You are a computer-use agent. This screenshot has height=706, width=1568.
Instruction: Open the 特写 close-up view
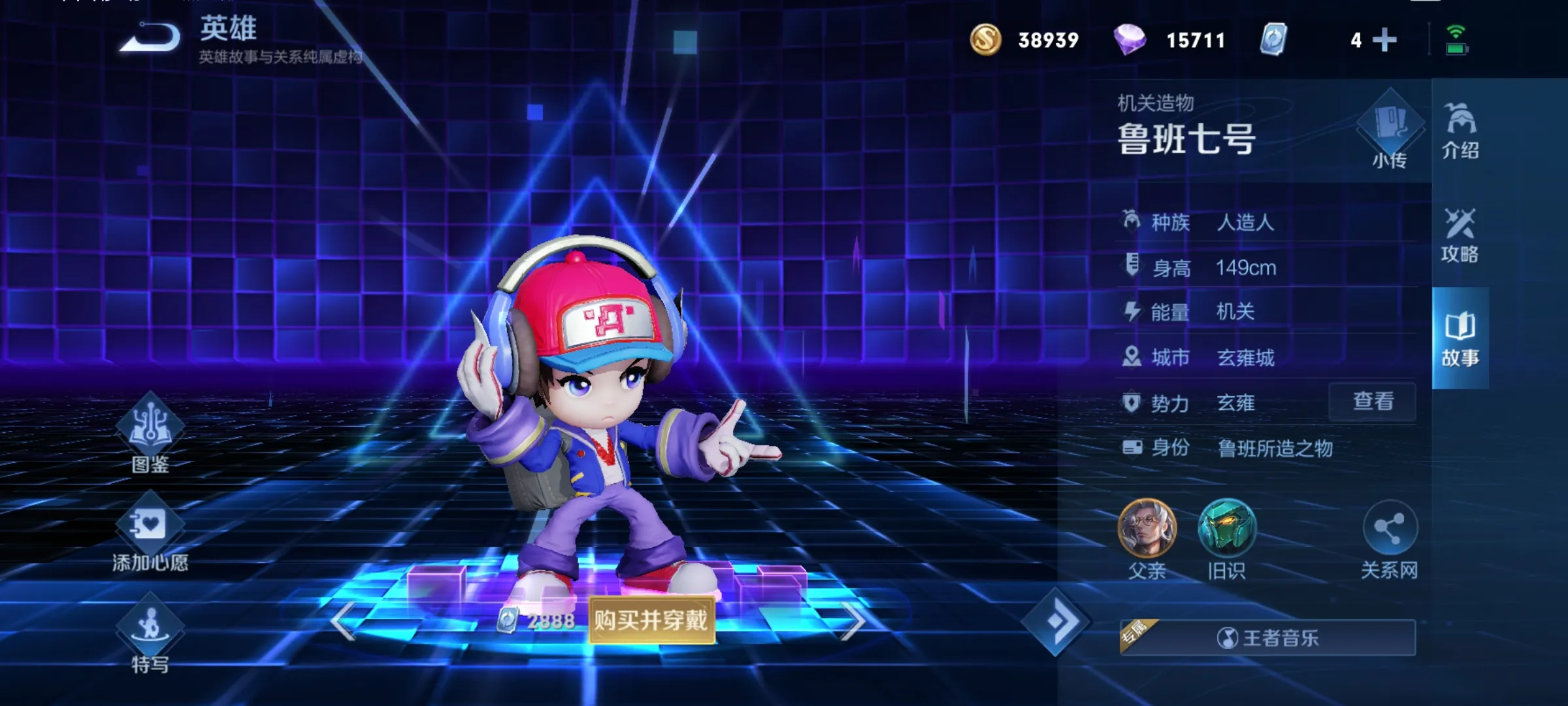point(150,631)
